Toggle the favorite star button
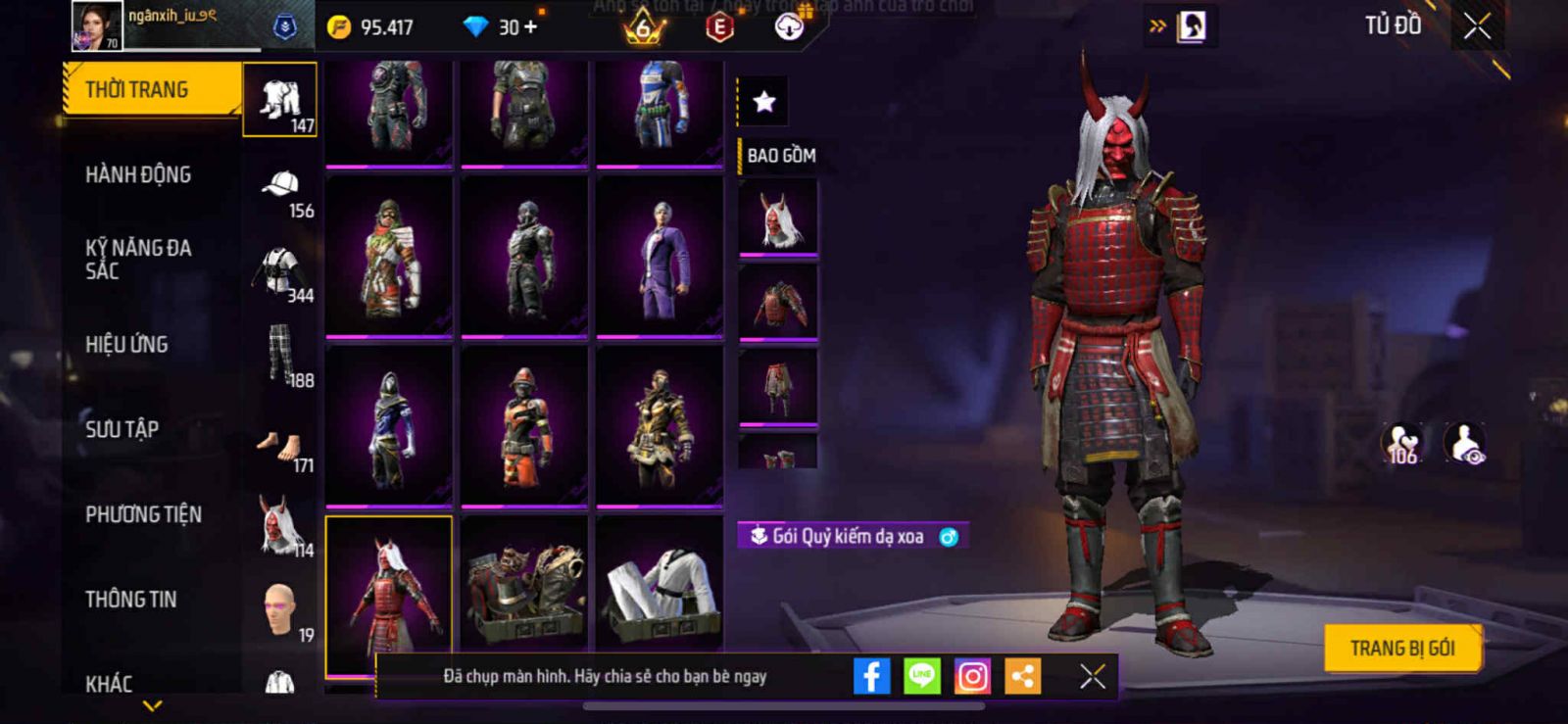Viewport: 1568px width, 724px height. point(763,101)
